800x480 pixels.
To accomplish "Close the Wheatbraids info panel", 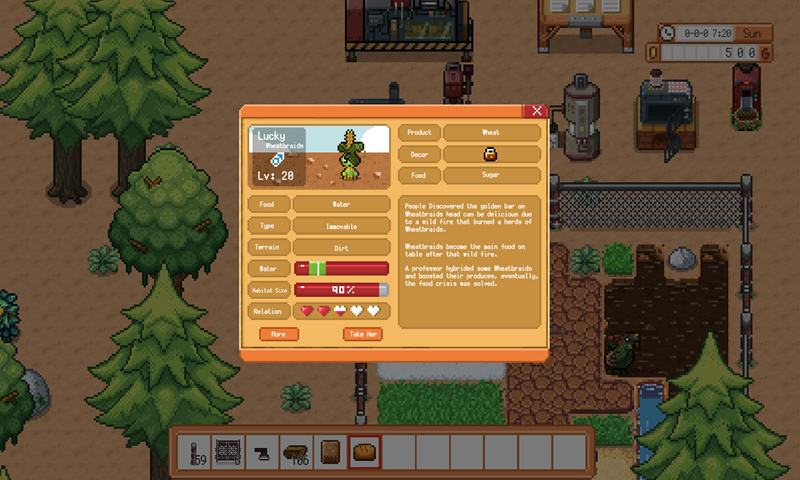I will (x=537, y=111).
